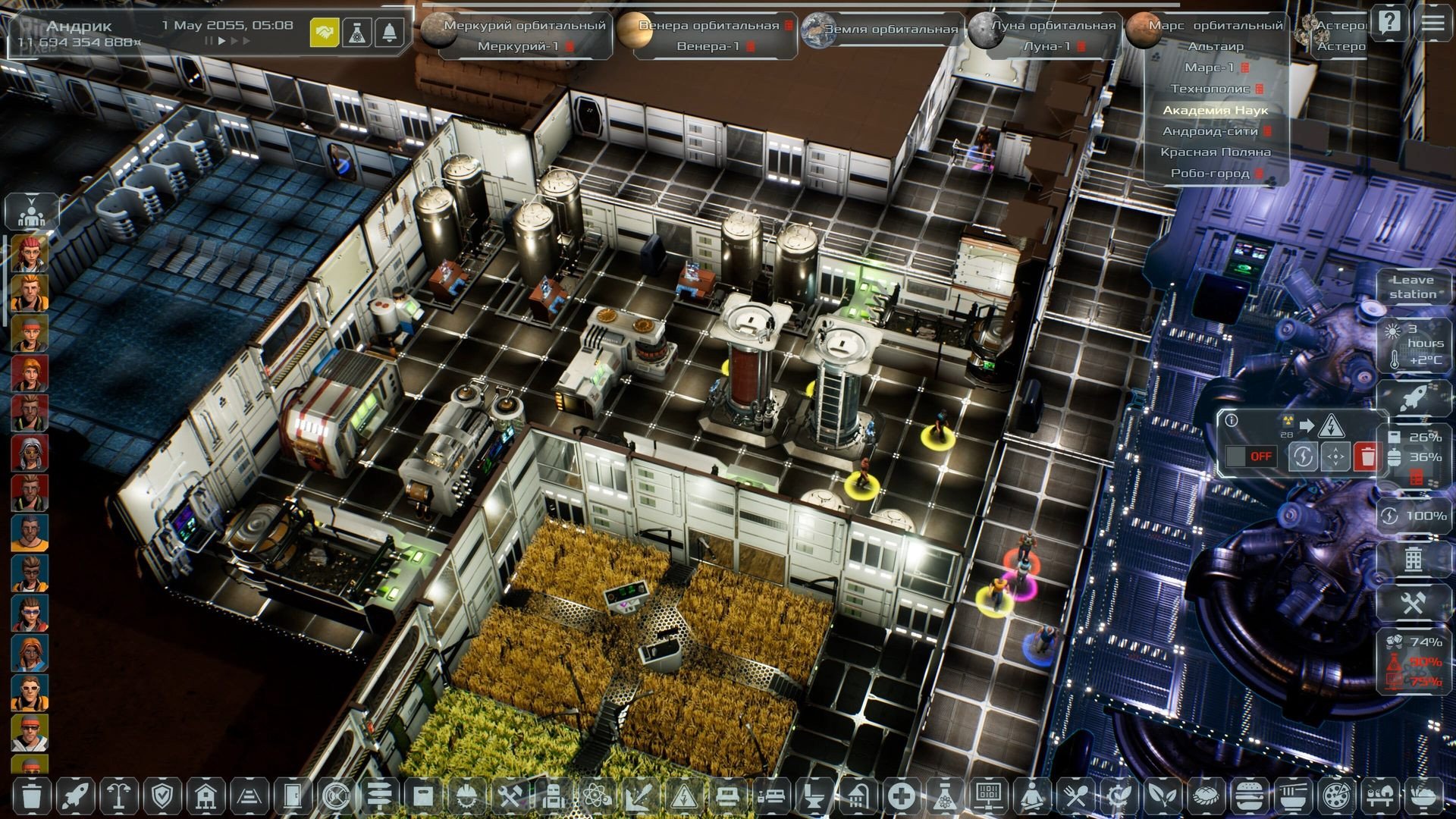Image resolution: width=1456 pixels, height=819 pixels.
Task: Choose Венера орбитальная location
Action: (708, 25)
